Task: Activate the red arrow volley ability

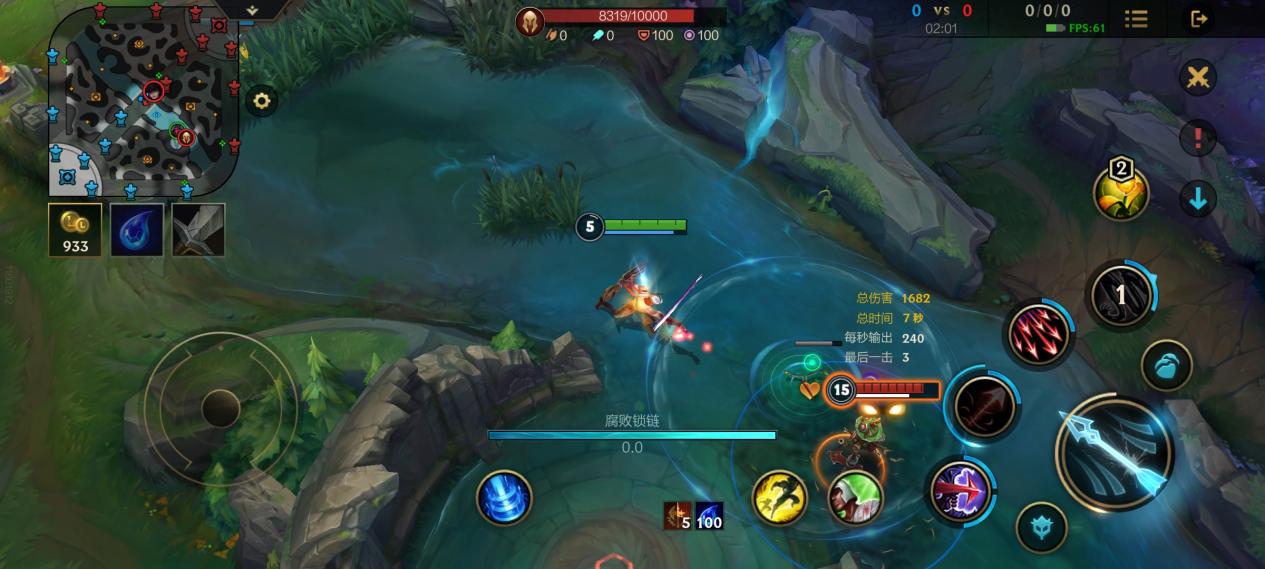Action: pyautogui.click(x=1039, y=335)
